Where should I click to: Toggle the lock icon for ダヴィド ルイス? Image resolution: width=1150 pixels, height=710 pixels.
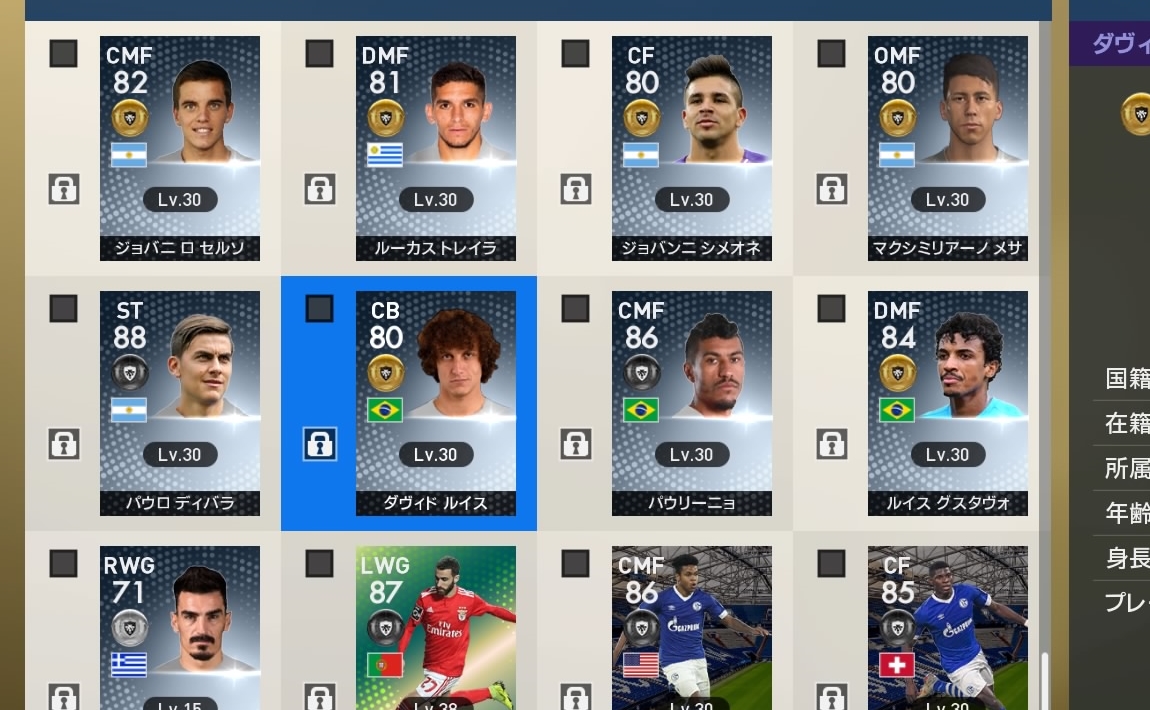click(320, 444)
